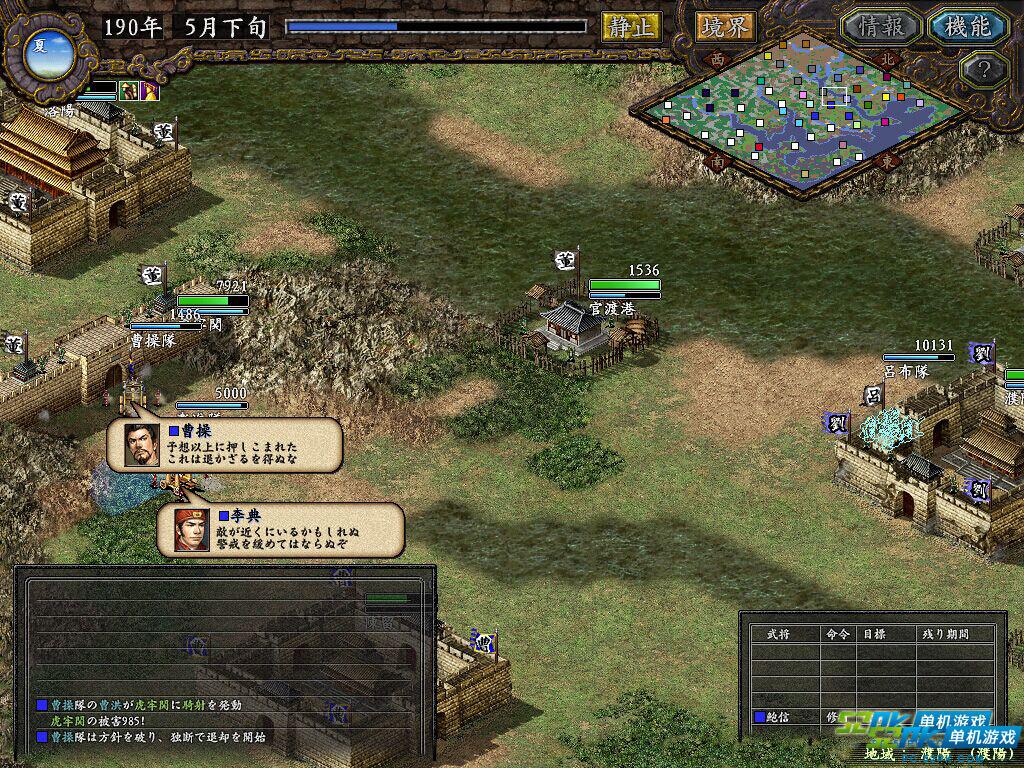Toggle the 境界 border display button

click(726, 27)
